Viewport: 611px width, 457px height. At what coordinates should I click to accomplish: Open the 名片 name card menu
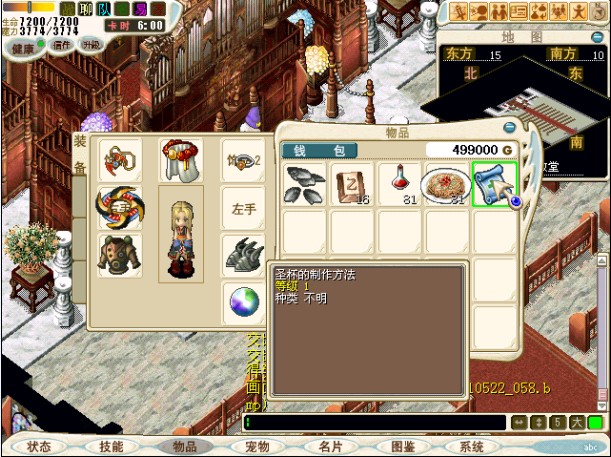point(330,447)
